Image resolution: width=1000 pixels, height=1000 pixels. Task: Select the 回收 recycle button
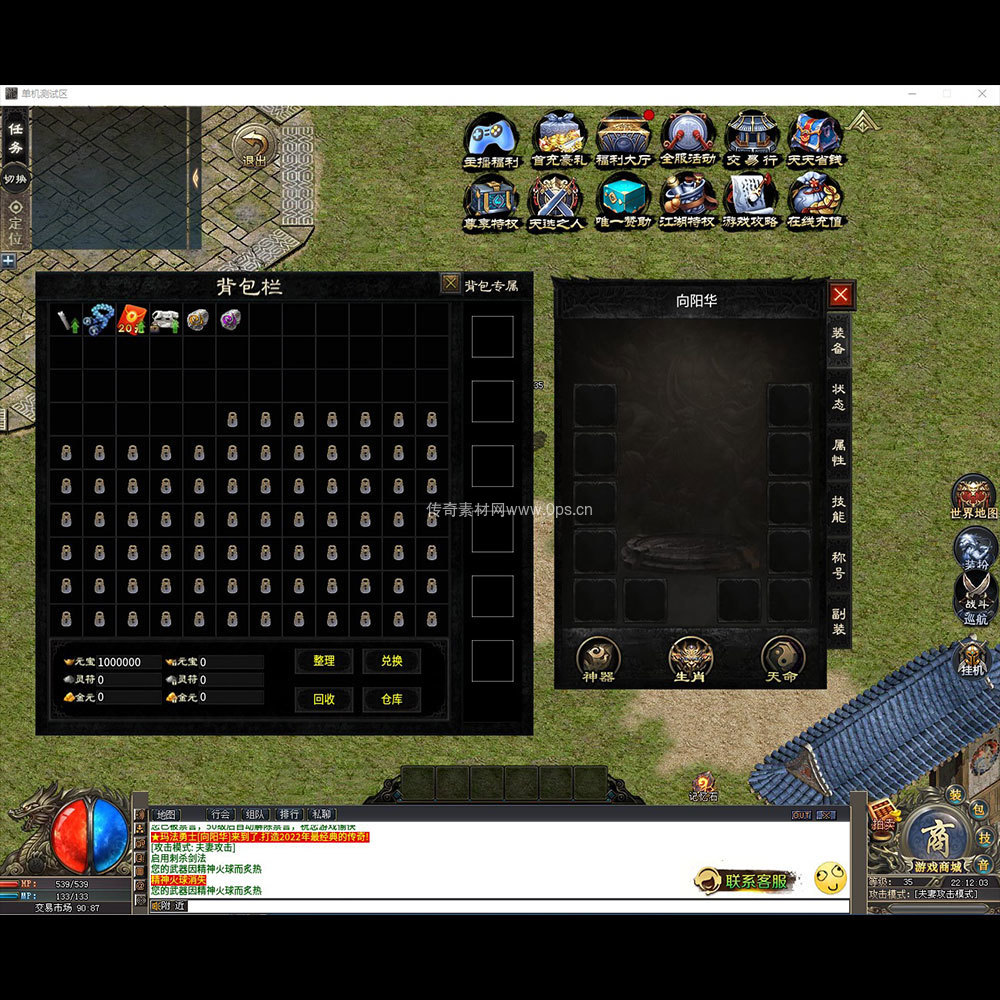point(324,699)
